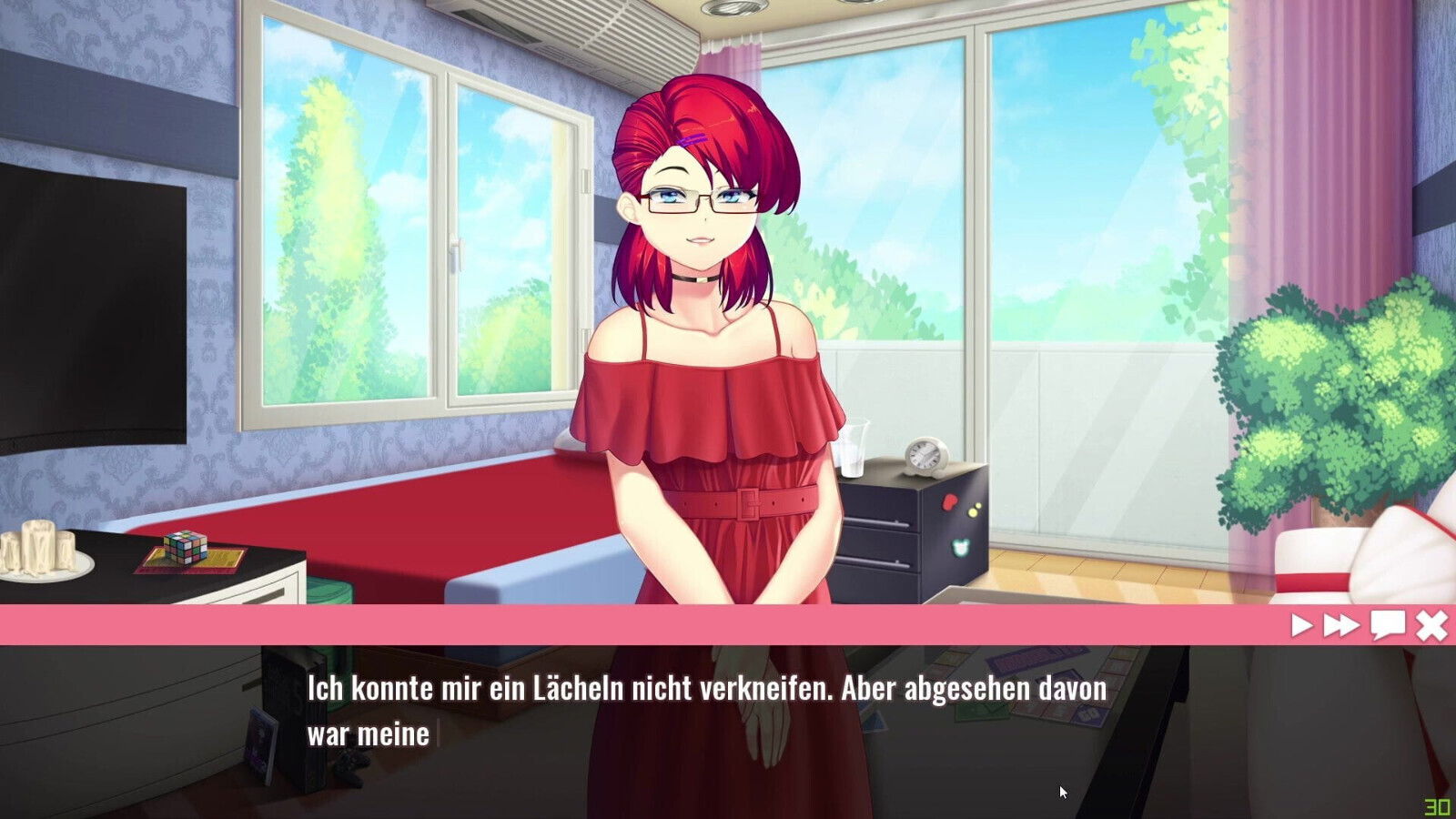Click the green 30 FPS counter
The width and height of the screenshot is (1456, 819).
tap(1437, 805)
